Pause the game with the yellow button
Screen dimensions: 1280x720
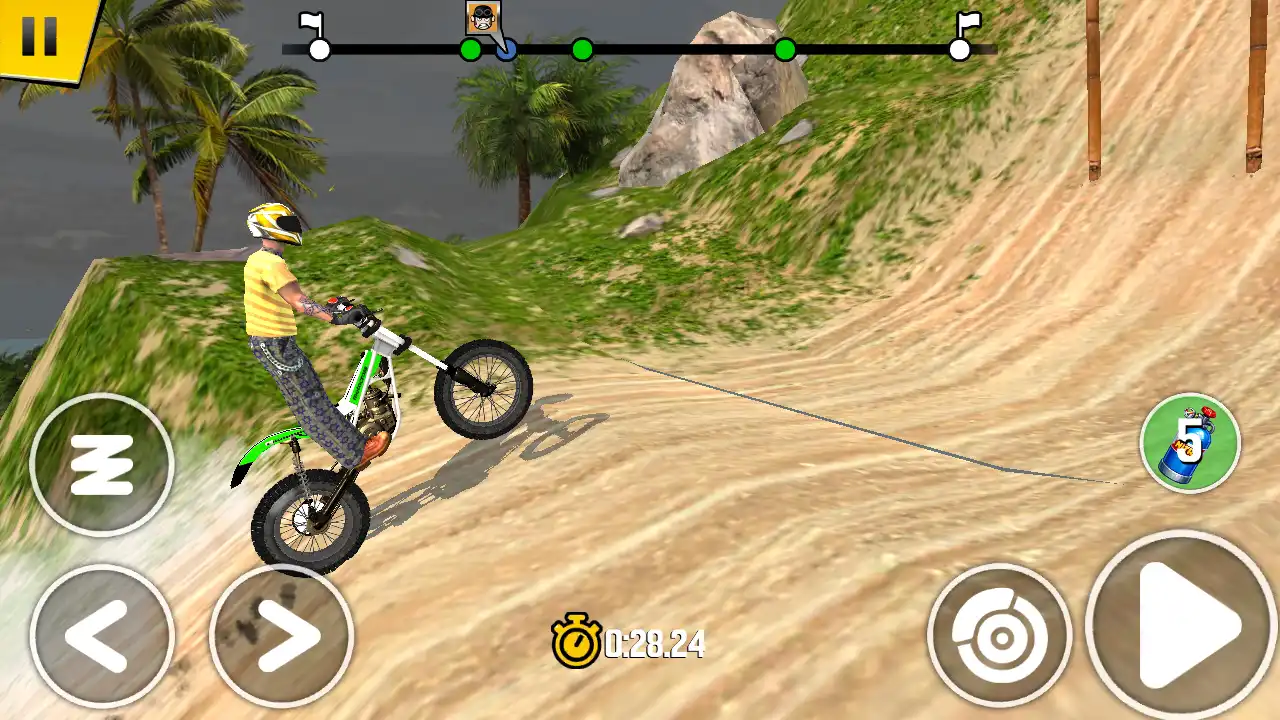[x=40, y=35]
